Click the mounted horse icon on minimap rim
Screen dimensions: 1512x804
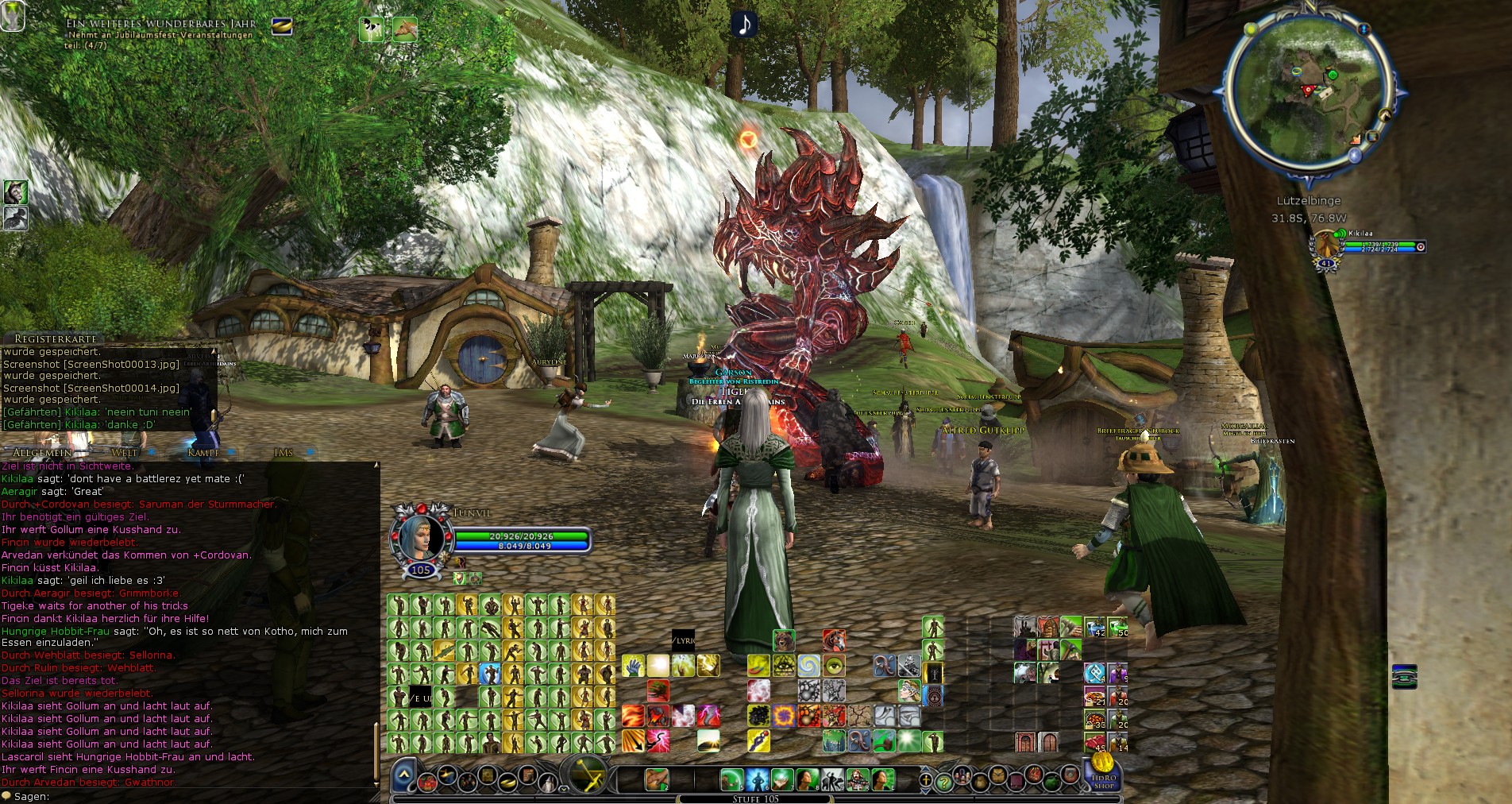1384,116
